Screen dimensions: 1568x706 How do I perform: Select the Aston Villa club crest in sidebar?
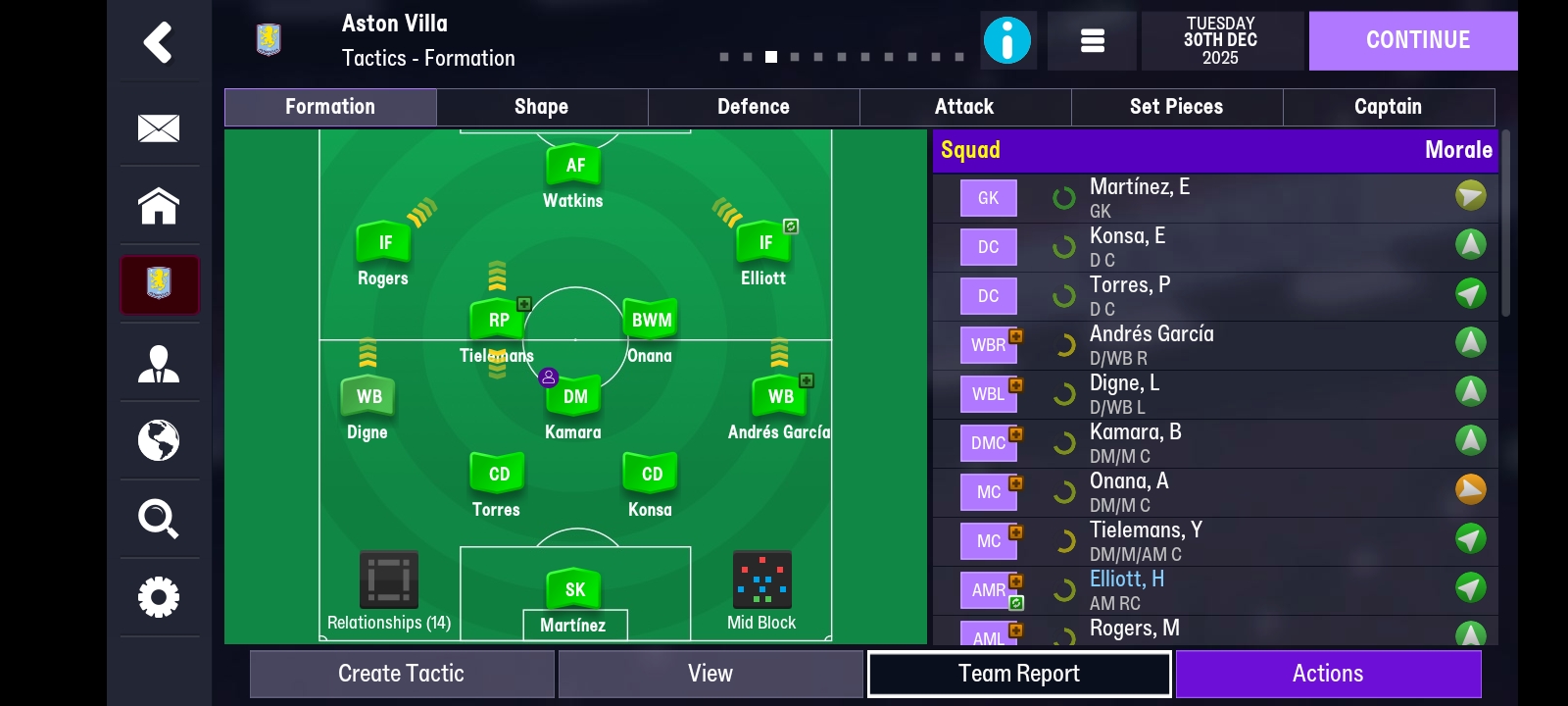pyautogui.click(x=159, y=285)
